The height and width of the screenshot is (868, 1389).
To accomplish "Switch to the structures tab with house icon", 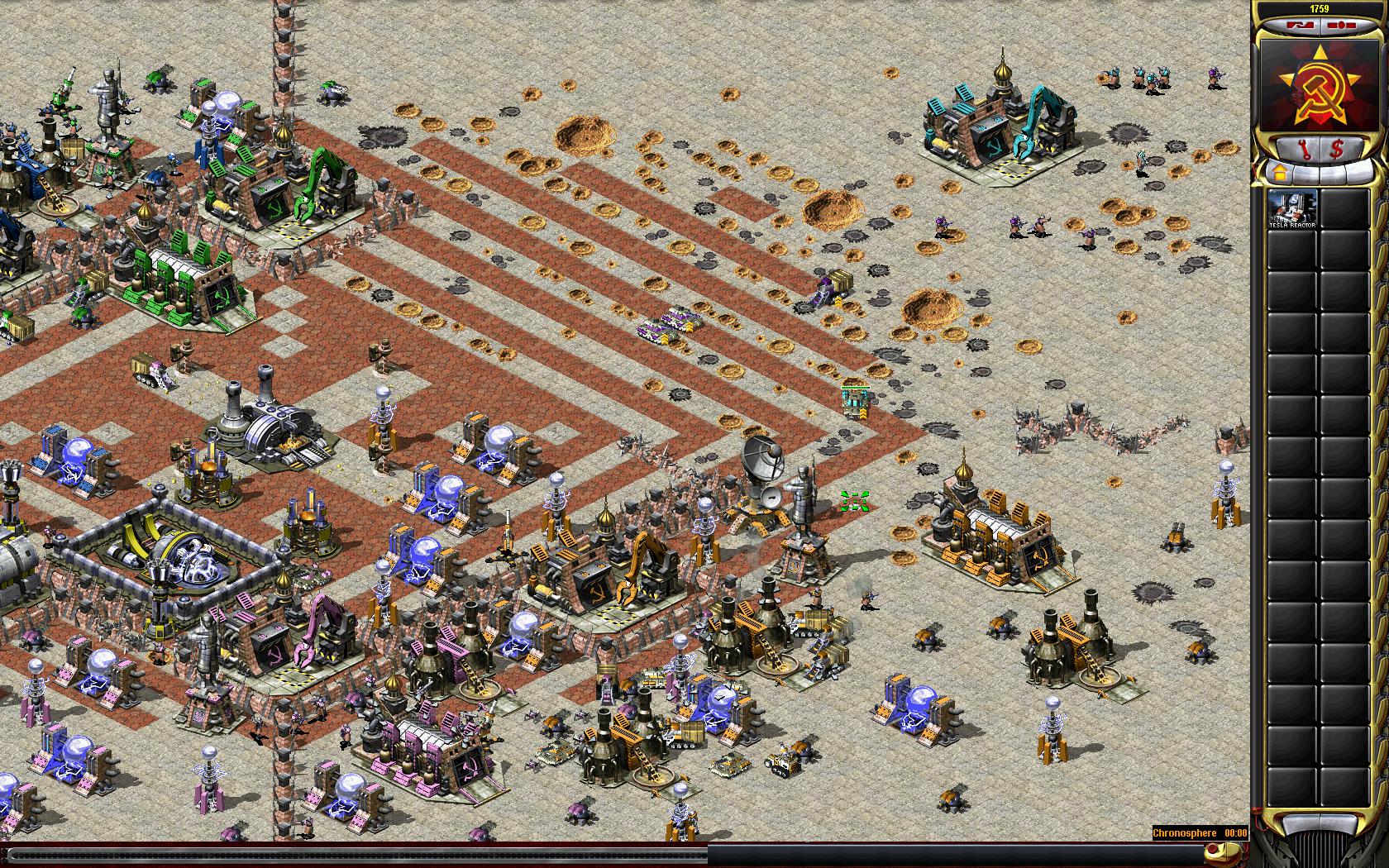I will (1278, 174).
